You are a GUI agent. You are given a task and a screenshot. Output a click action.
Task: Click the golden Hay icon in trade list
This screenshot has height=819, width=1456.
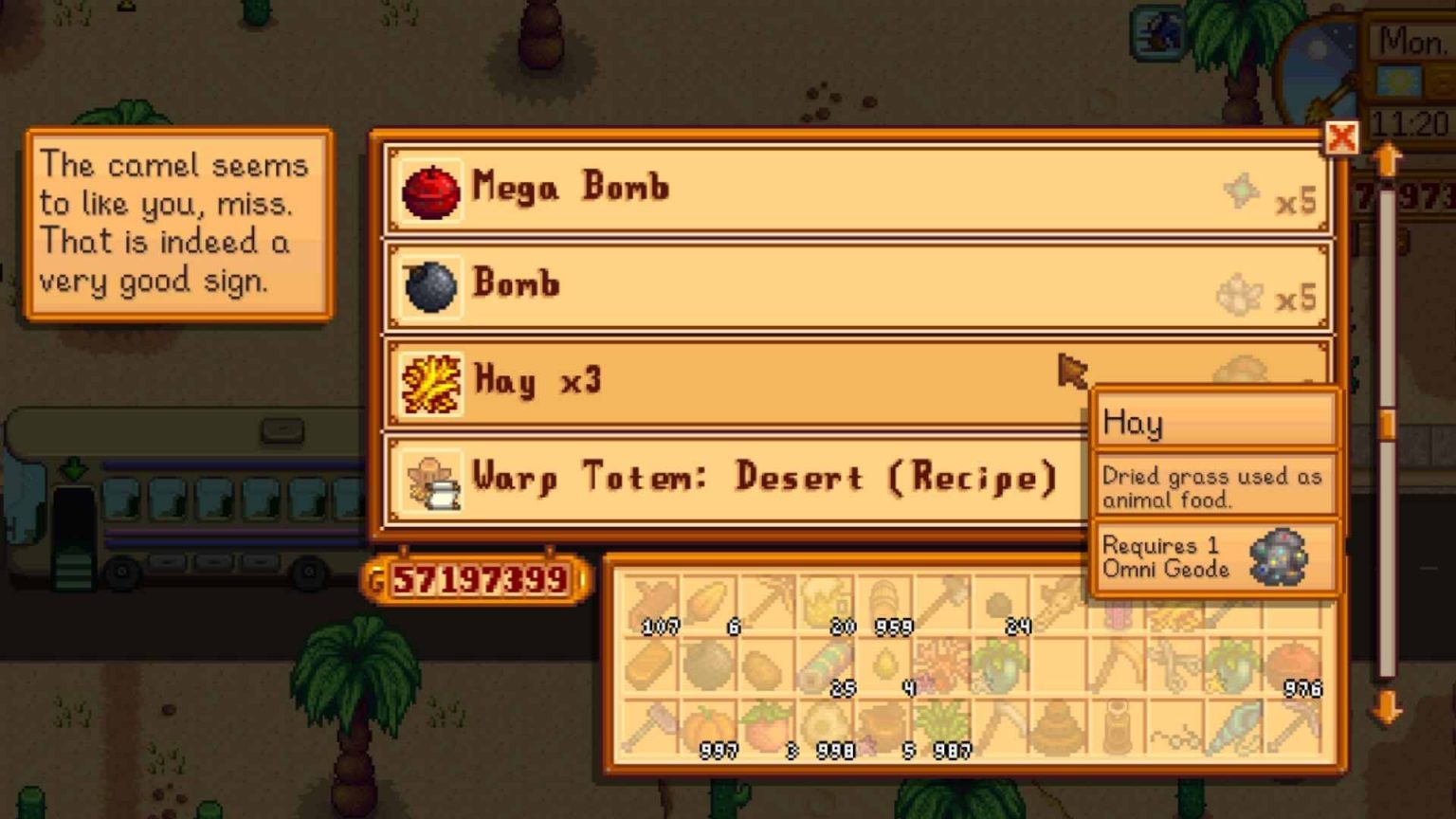click(x=431, y=381)
